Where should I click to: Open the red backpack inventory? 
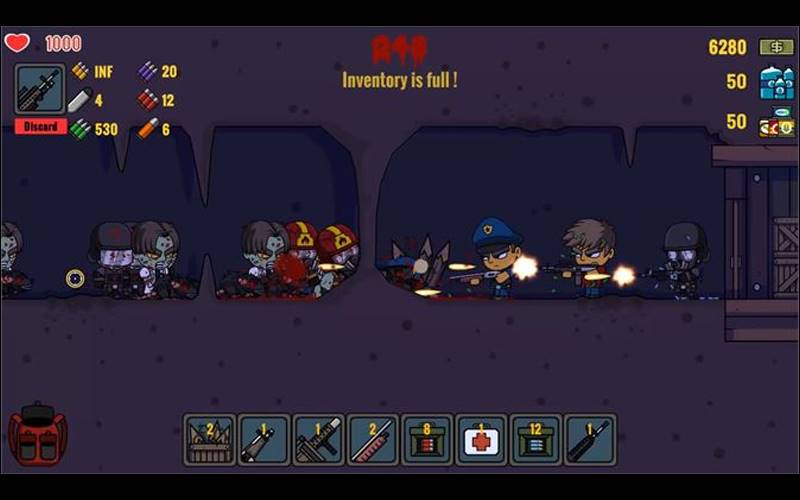[x=38, y=435]
